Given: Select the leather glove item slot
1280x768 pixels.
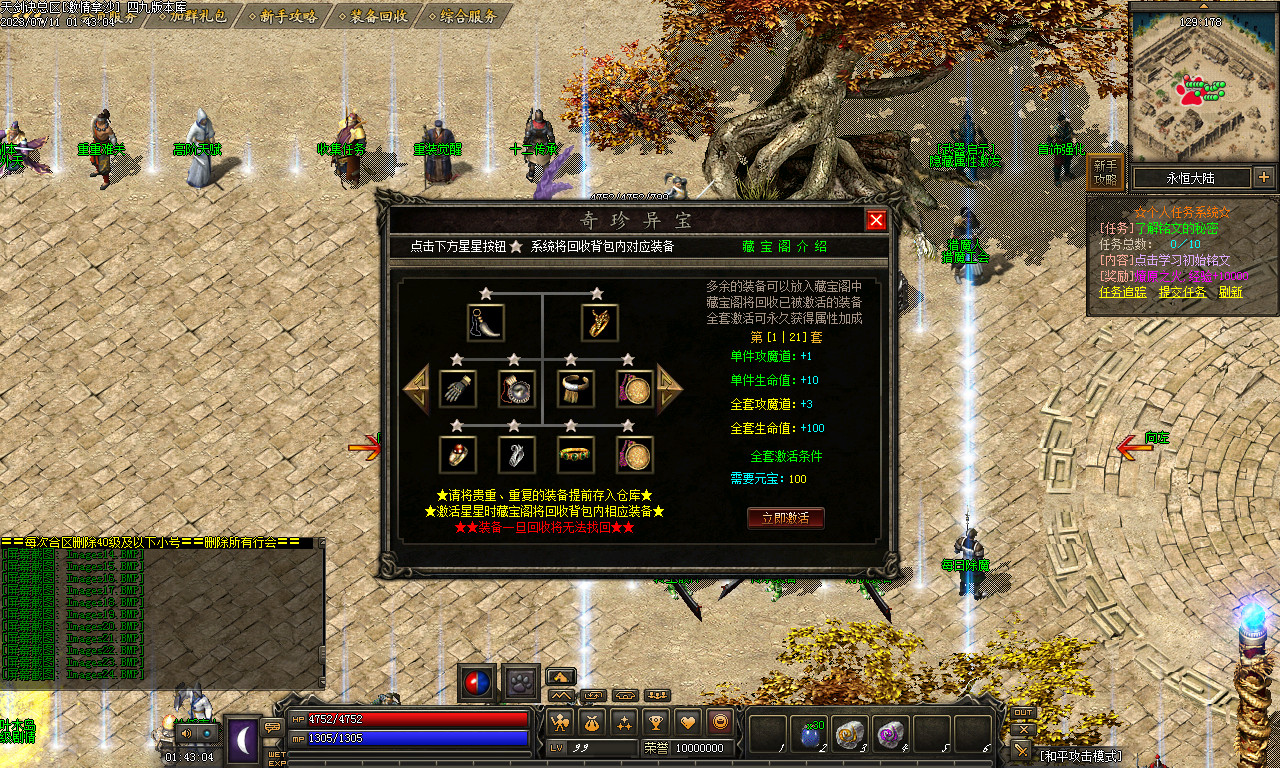Looking at the screenshot, I should click(x=457, y=389).
